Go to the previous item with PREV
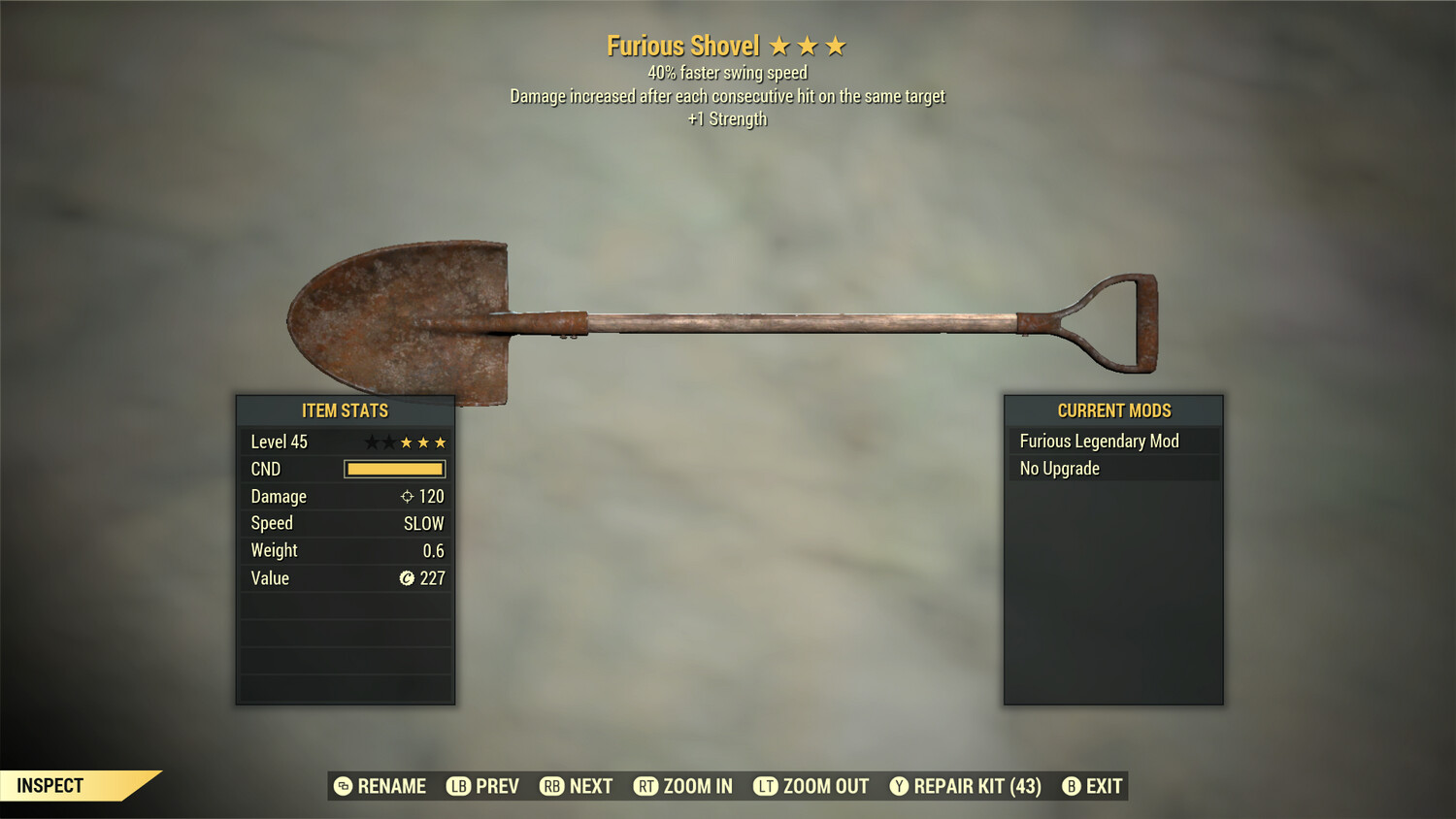The image size is (1456, 819). pos(483,786)
